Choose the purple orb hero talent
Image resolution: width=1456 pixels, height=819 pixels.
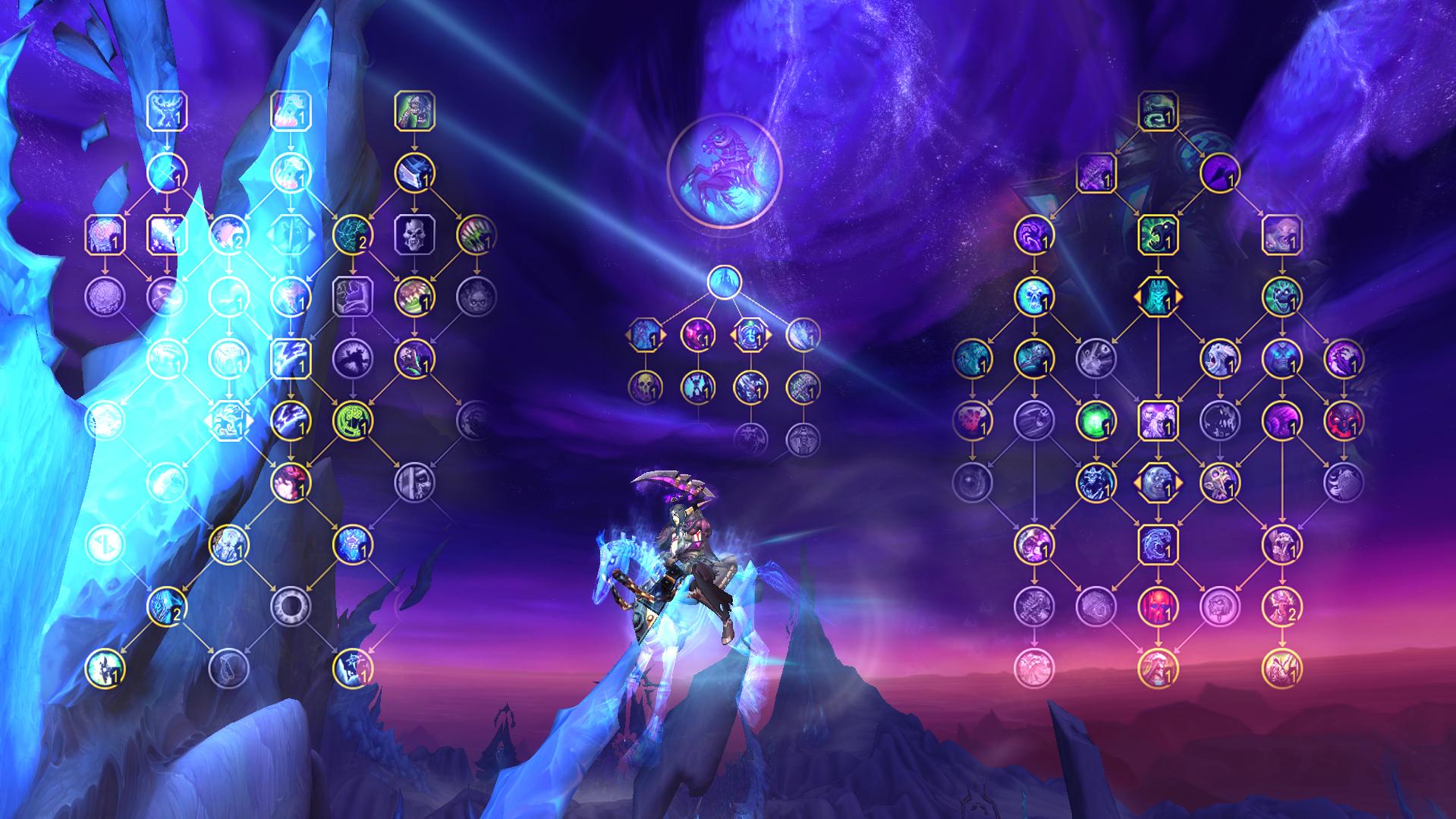coord(697,335)
